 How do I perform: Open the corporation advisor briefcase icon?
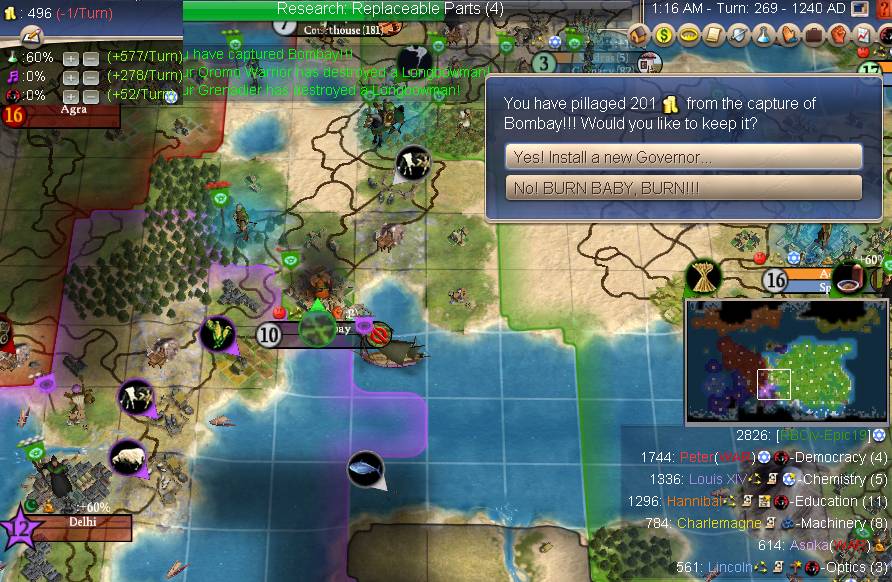click(x=812, y=35)
